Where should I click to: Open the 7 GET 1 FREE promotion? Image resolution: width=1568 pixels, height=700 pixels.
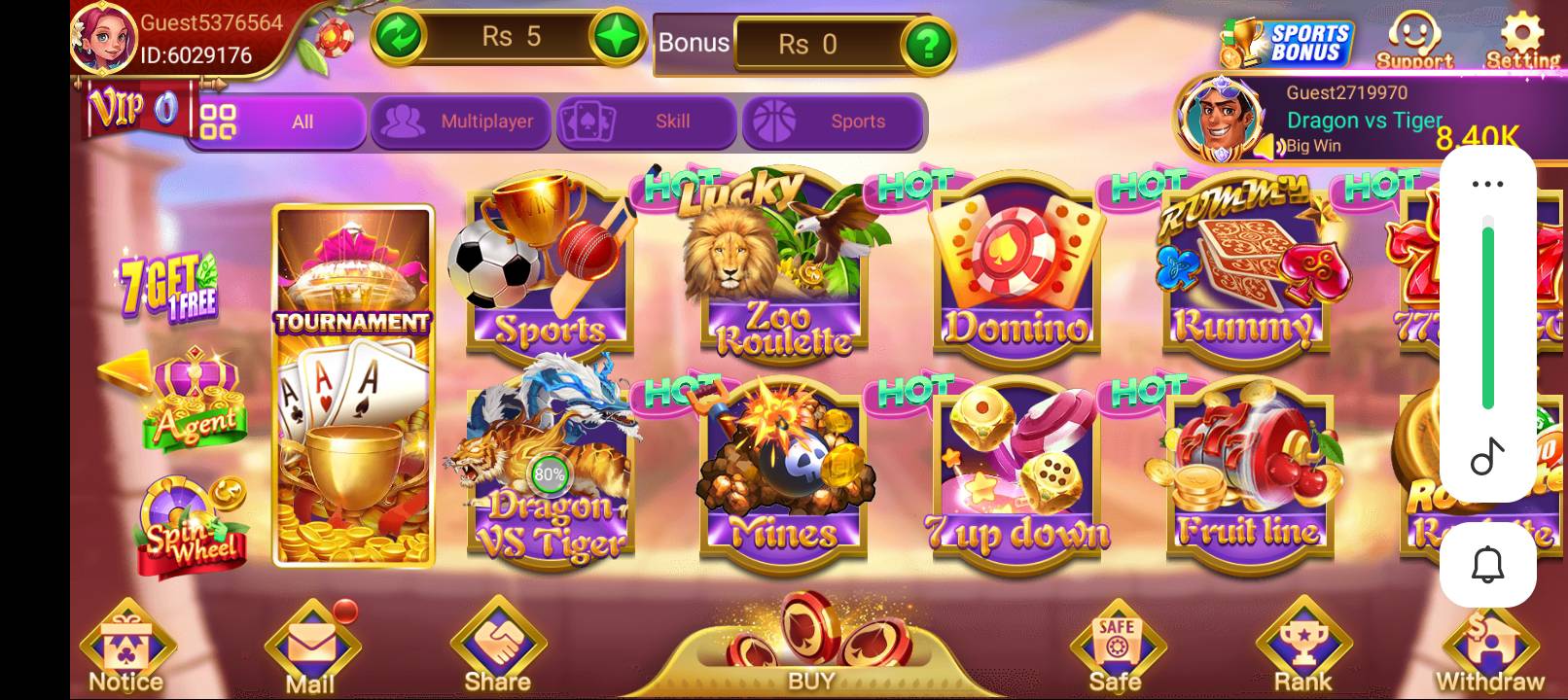167,287
